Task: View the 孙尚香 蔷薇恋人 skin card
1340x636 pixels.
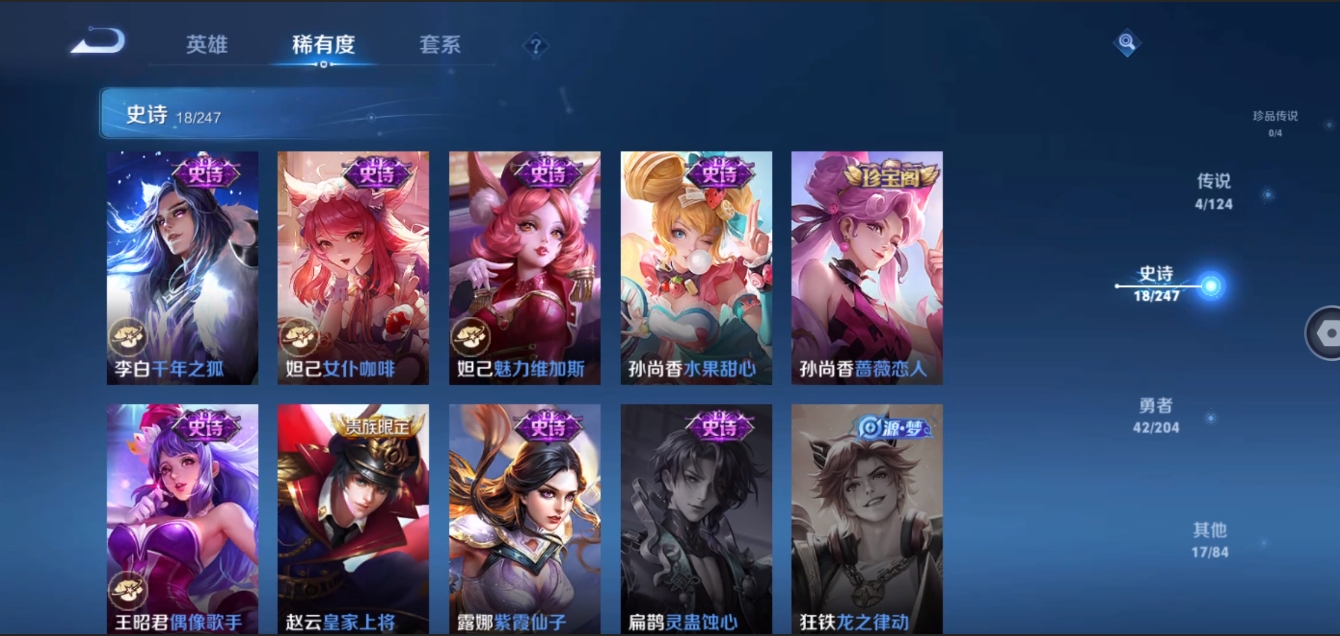Action: coord(867,268)
